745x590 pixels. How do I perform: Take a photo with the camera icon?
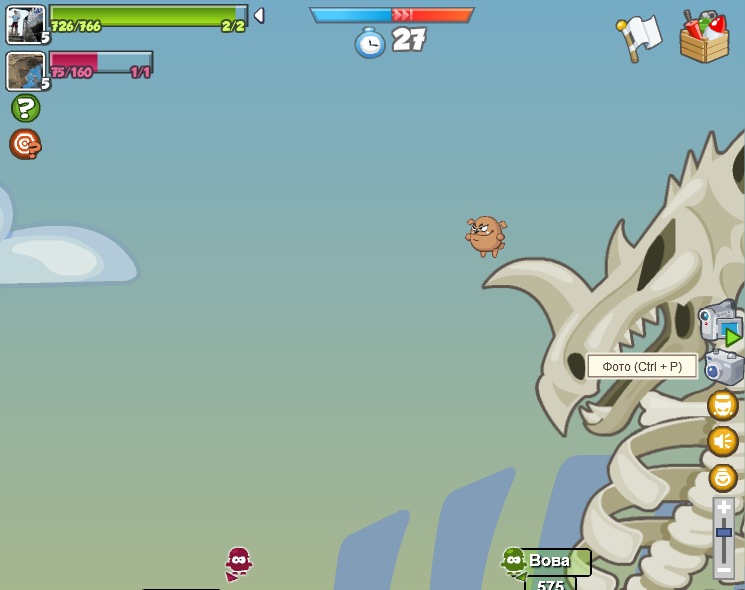click(724, 367)
